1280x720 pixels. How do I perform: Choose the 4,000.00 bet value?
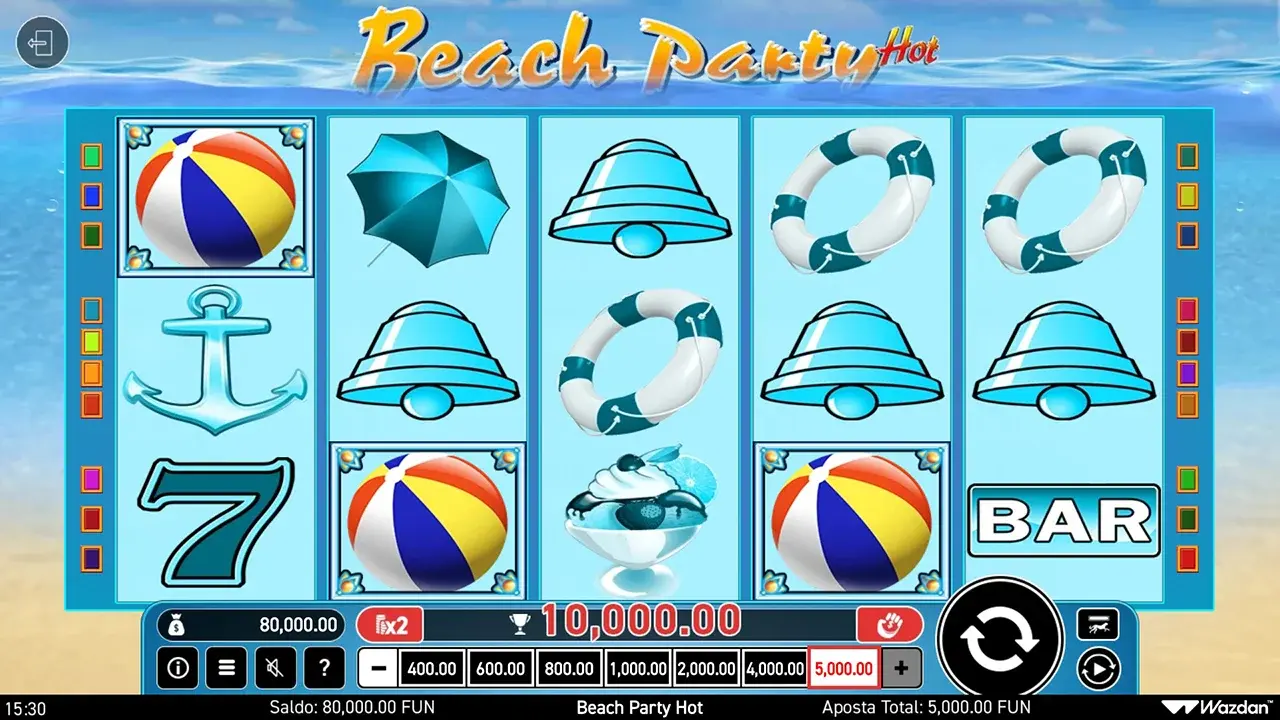[x=775, y=668]
